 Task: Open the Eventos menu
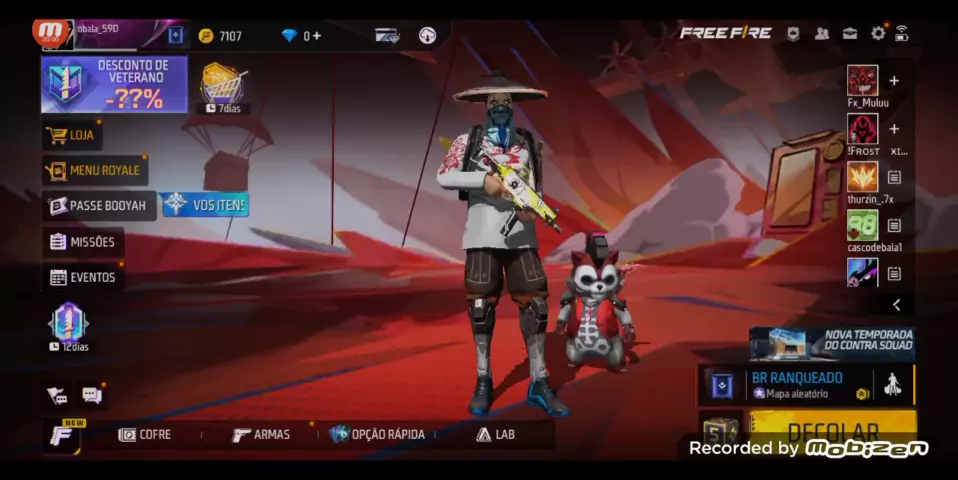tap(83, 277)
